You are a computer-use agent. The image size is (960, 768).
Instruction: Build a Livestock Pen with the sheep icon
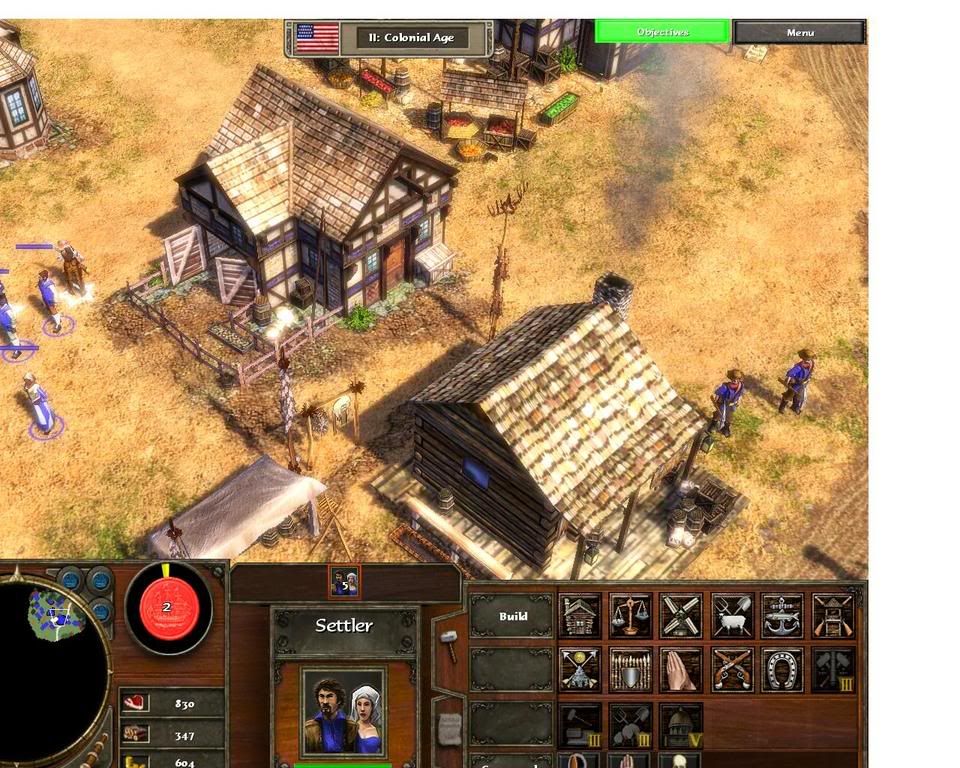pyautogui.click(x=732, y=616)
